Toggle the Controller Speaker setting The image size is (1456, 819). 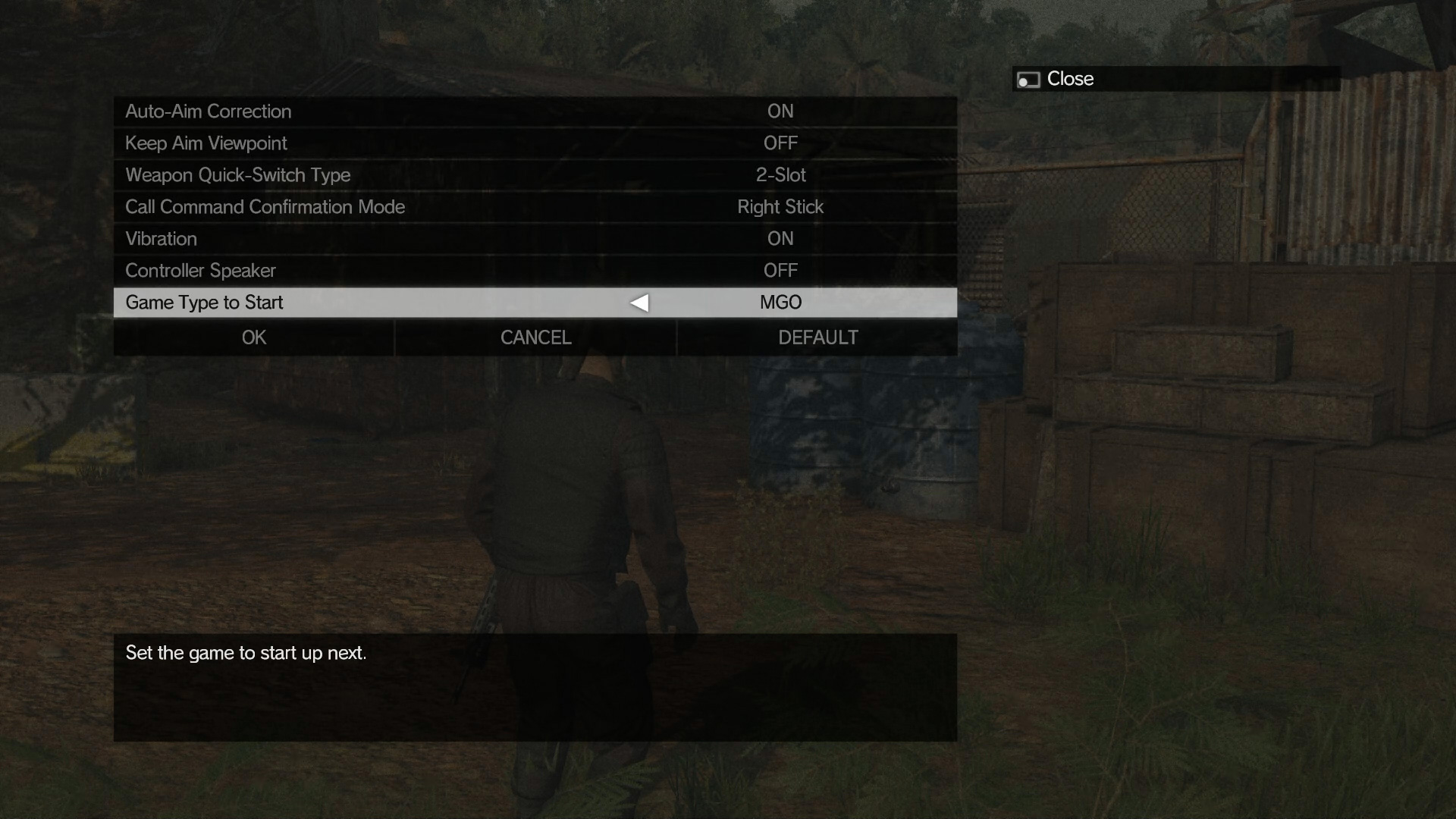coord(535,271)
